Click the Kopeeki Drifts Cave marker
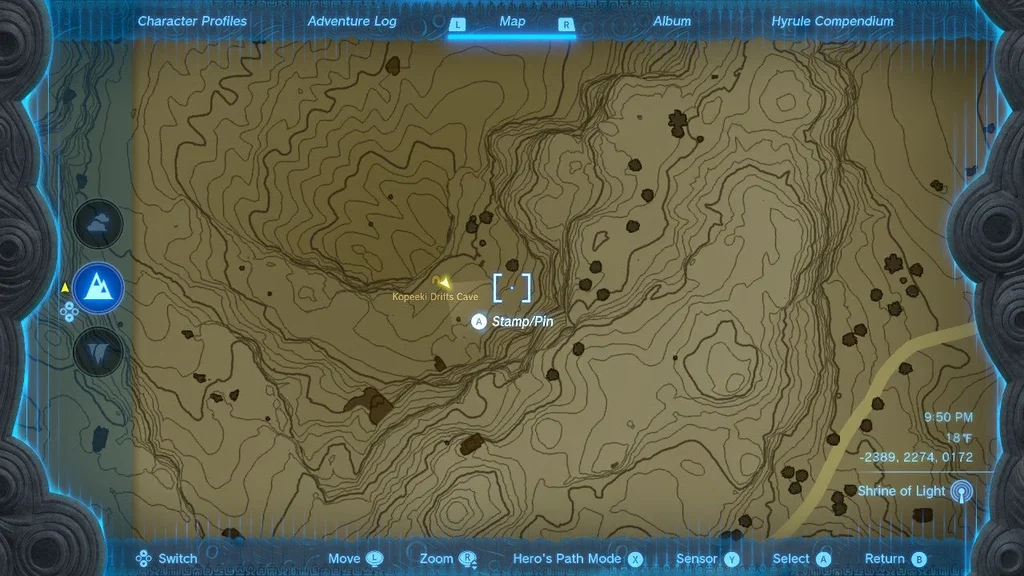 point(440,283)
